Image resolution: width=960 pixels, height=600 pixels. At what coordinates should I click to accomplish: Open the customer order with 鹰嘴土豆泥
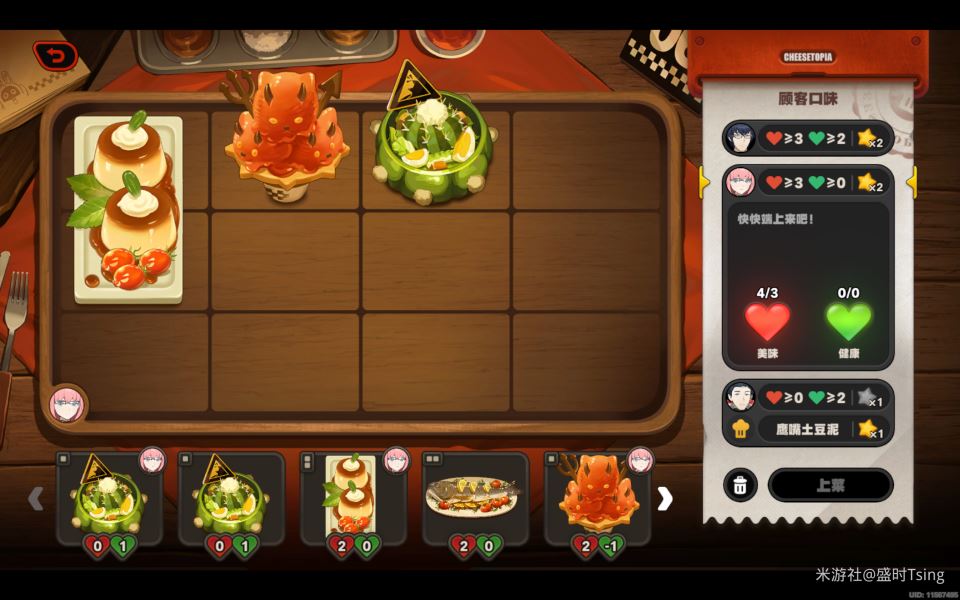808,413
